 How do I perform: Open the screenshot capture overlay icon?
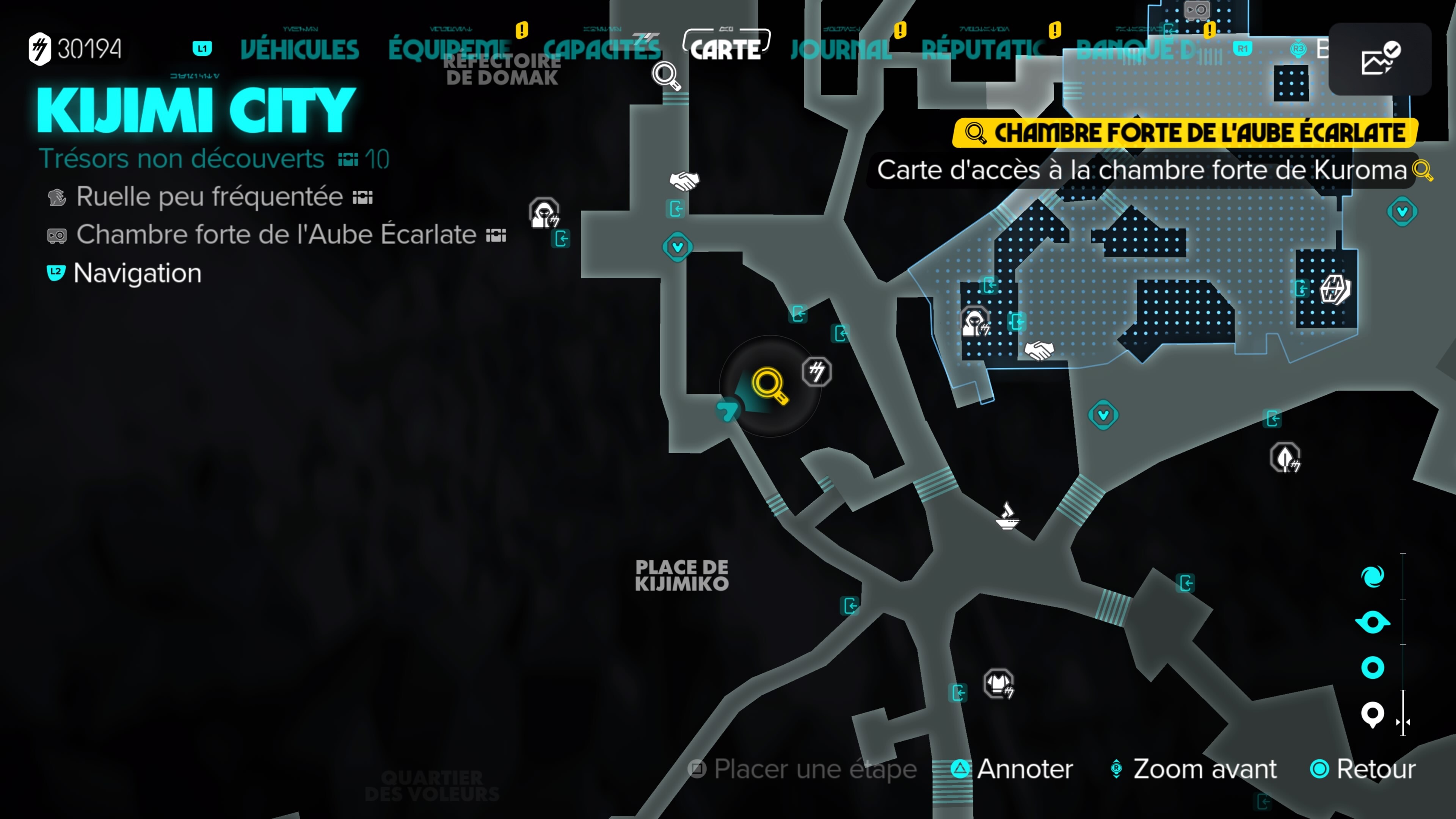[x=1379, y=59]
